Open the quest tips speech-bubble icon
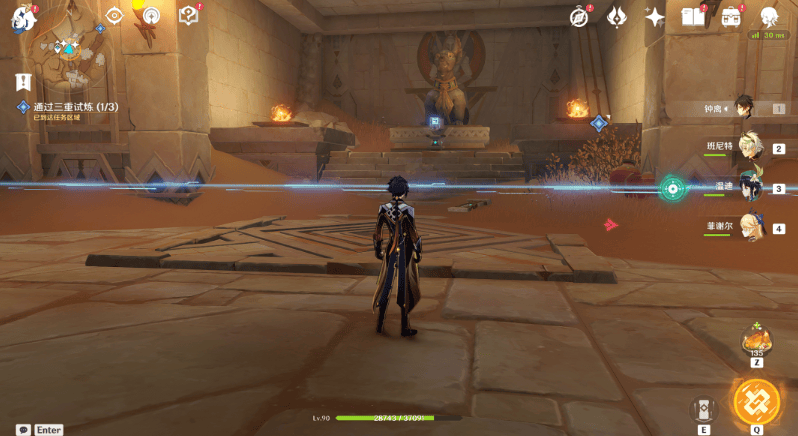Screen dimensions: 798x436 [189, 16]
